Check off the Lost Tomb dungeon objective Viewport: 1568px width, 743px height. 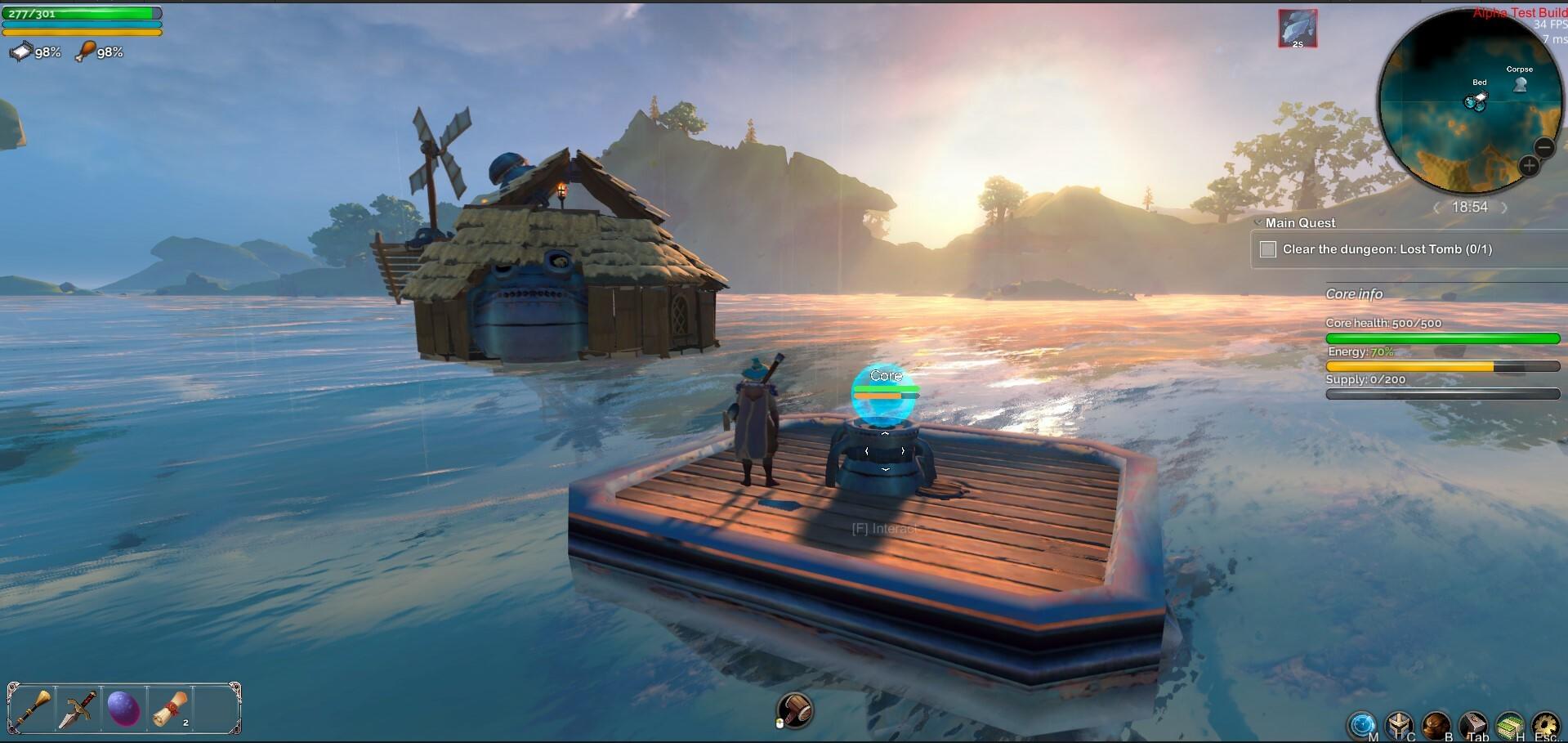pyautogui.click(x=1268, y=249)
